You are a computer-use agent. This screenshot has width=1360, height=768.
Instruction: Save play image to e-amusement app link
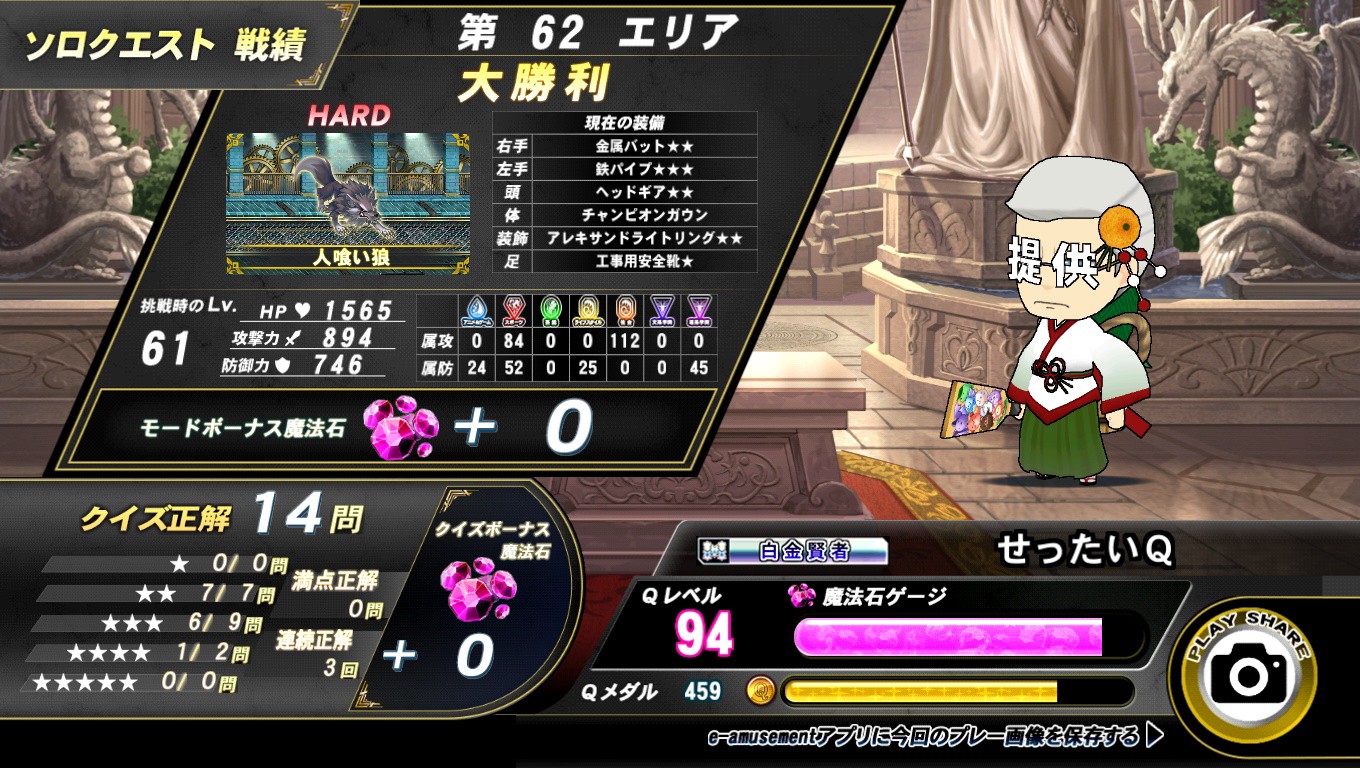point(934,737)
